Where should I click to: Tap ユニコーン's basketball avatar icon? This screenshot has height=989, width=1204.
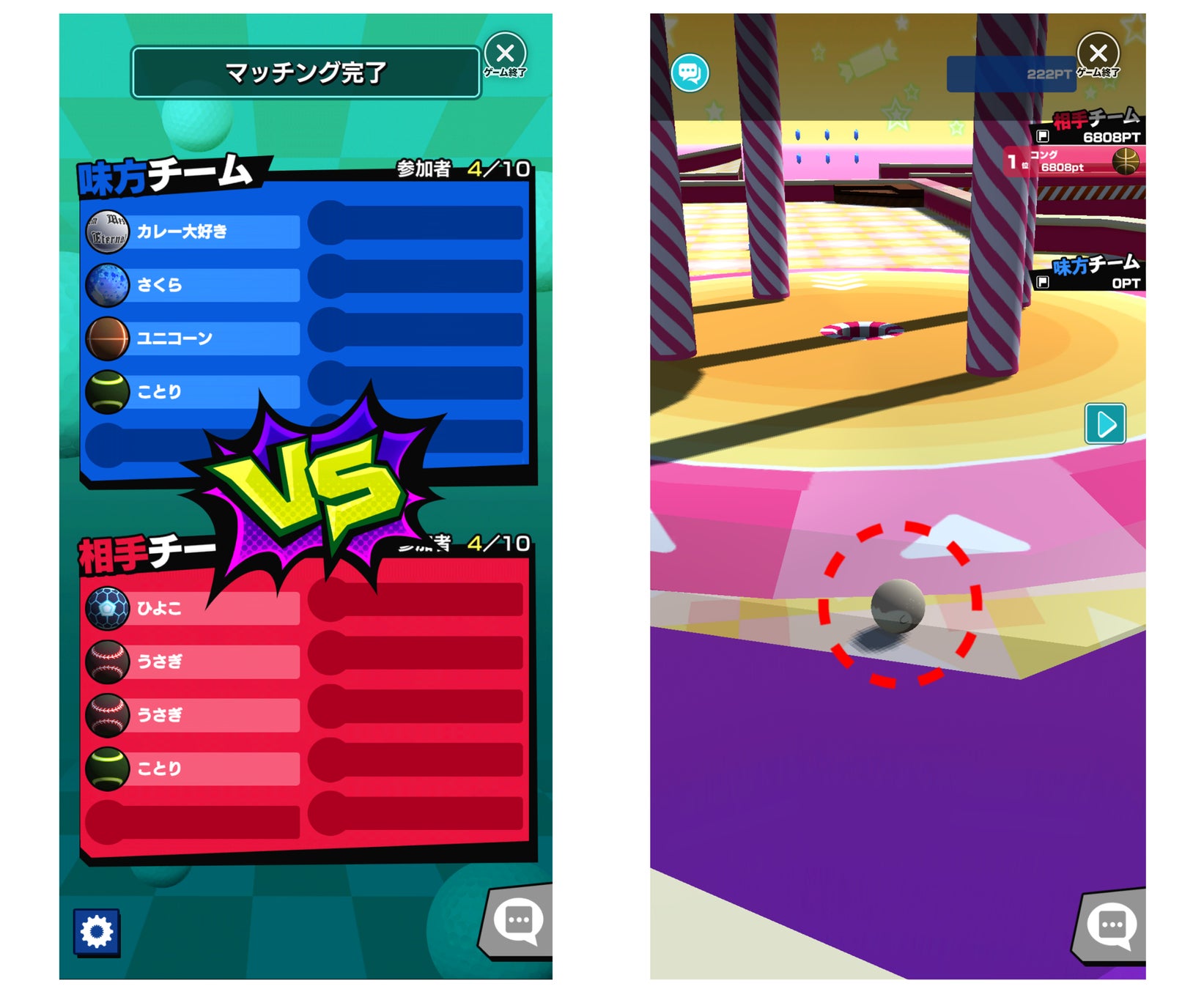pos(108,338)
